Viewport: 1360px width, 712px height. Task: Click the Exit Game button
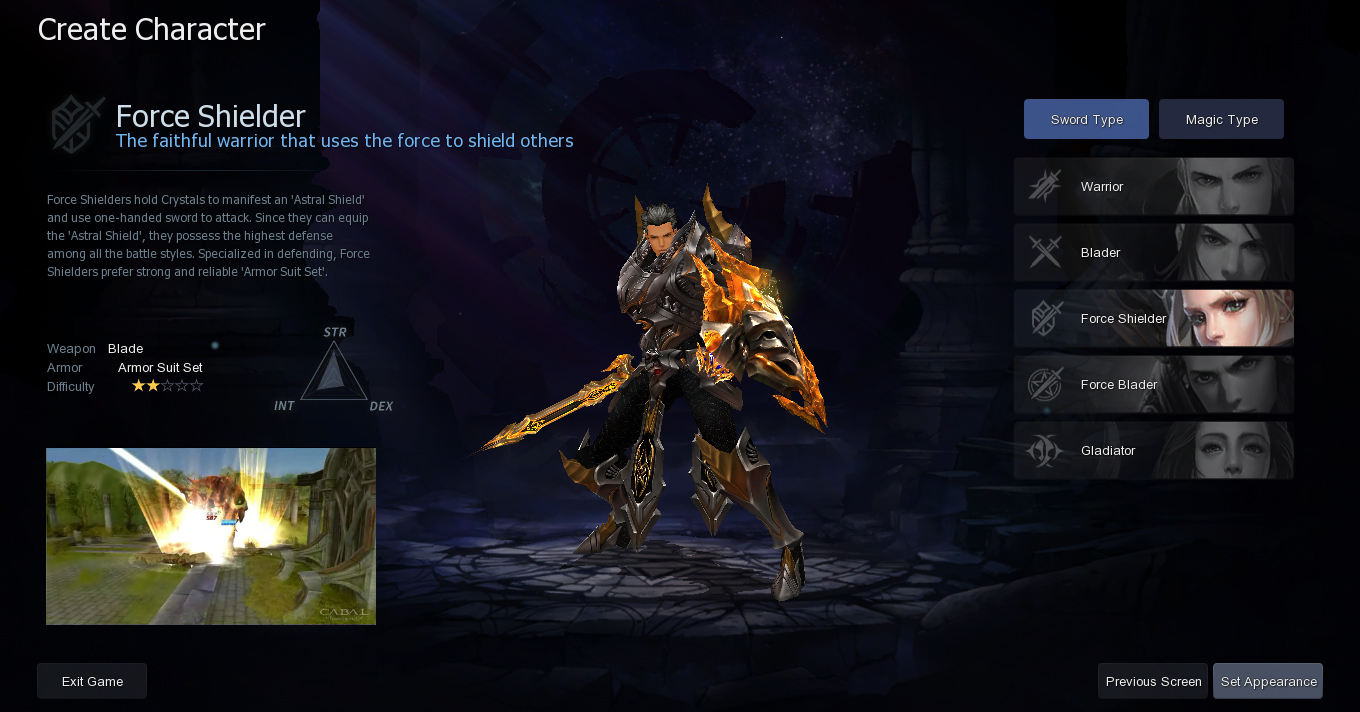(92, 681)
